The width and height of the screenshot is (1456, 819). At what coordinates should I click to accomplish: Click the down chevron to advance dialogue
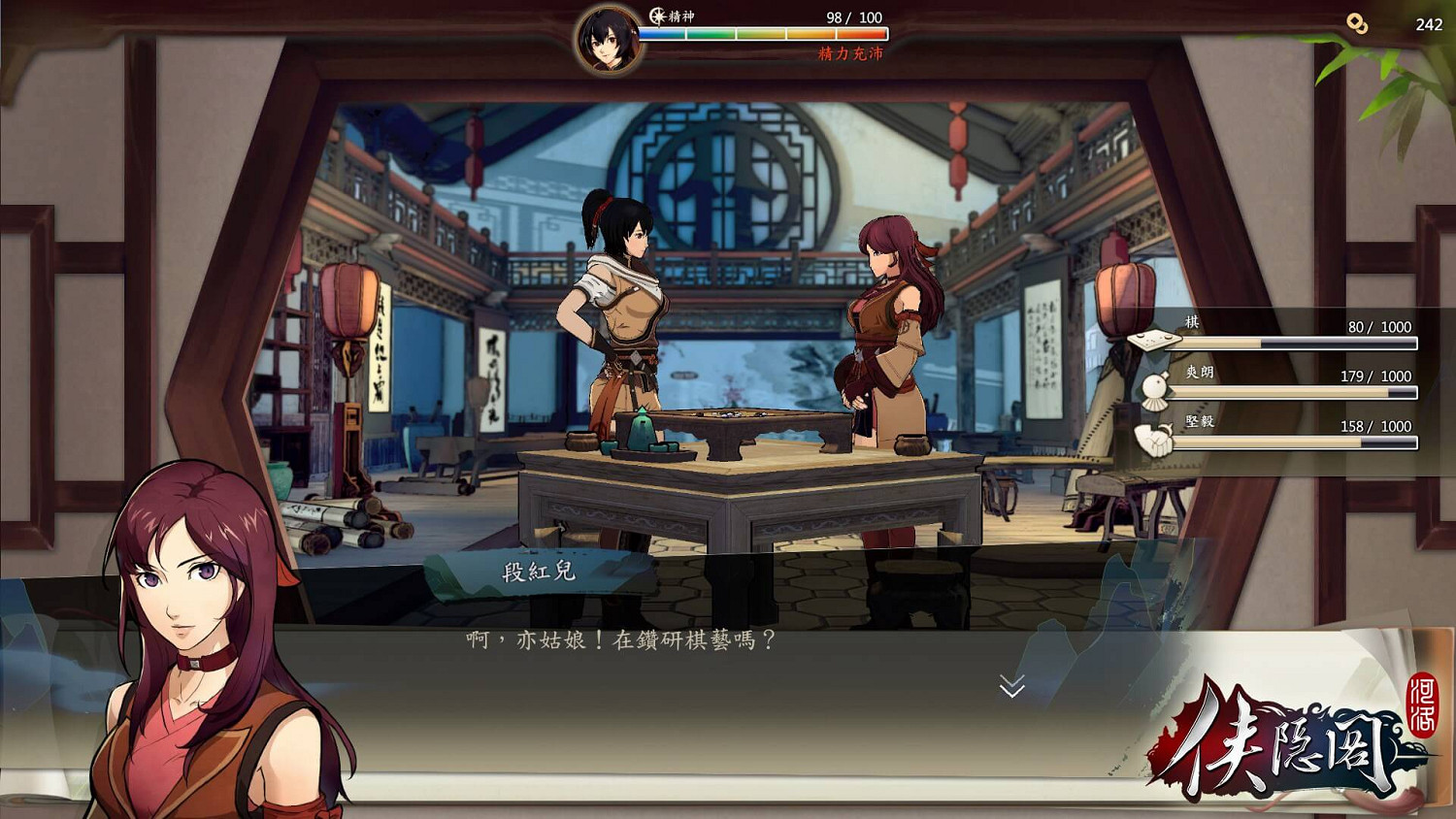coord(1012,687)
